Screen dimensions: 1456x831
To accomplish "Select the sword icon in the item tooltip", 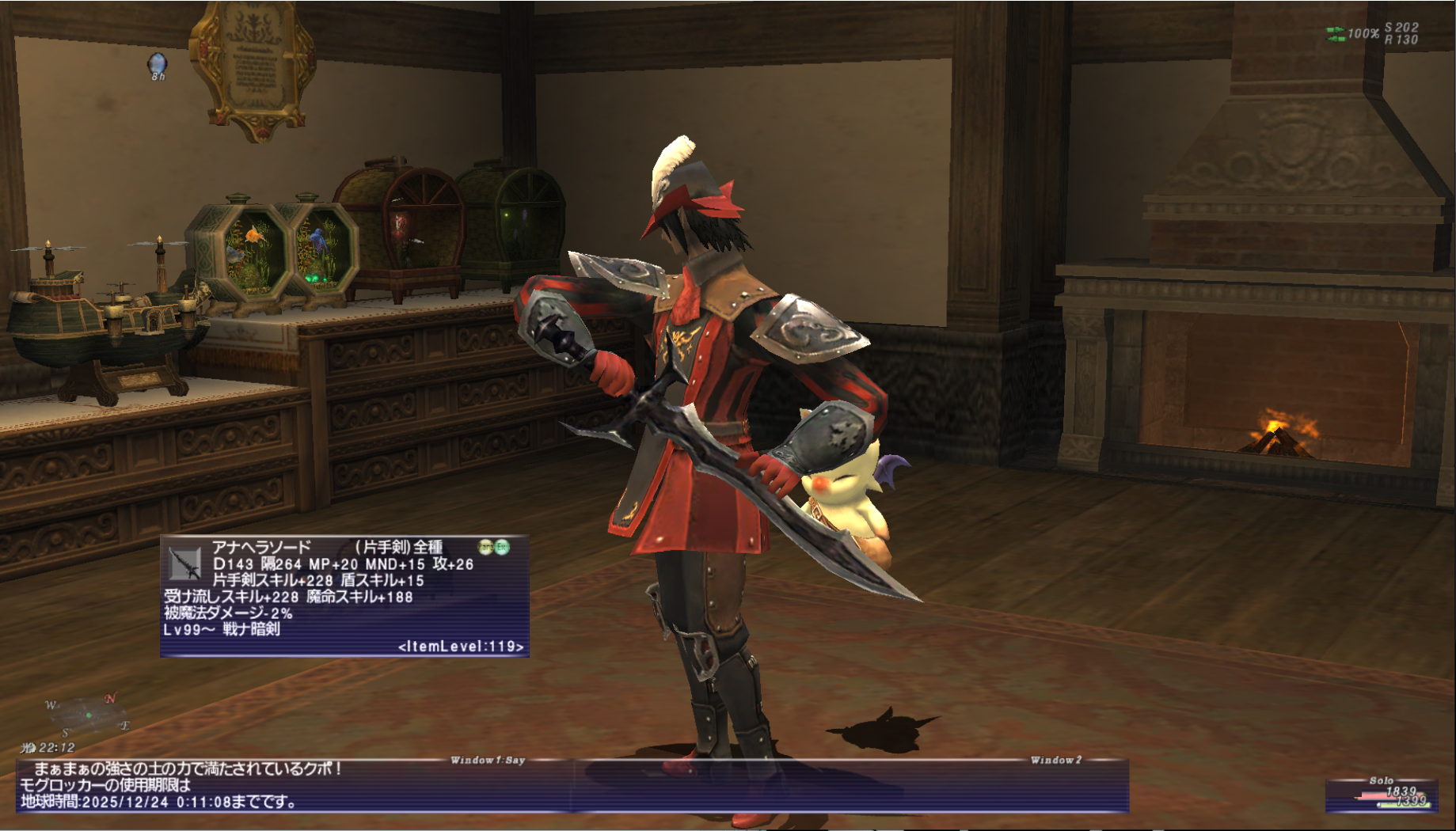I will 185,563.
